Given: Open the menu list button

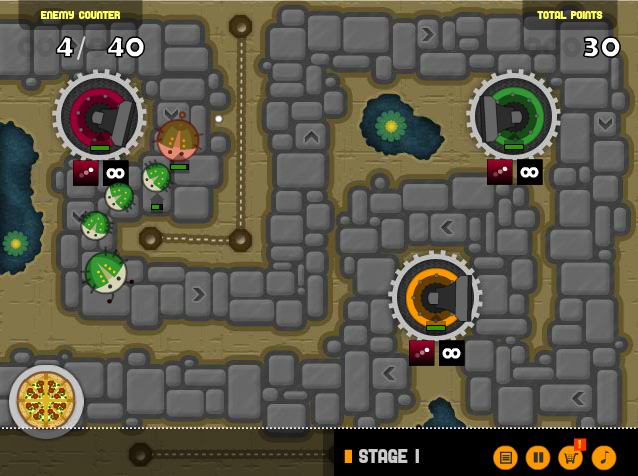Looking at the screenshot, I should tap(506, 457).
